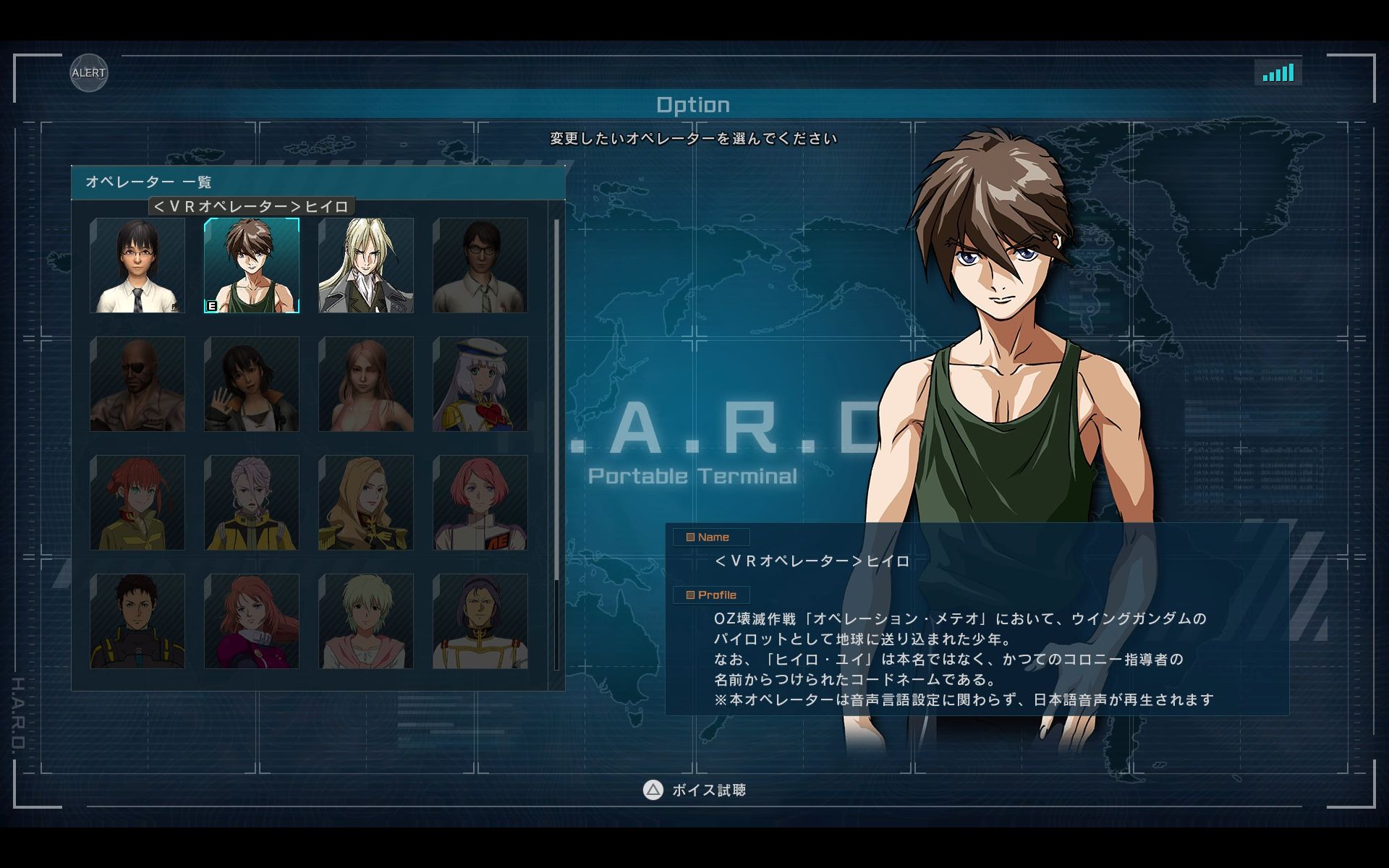The height and width of the screenshot is (868, 1389).
Task: Open the ALERT indicator
Action: (89, 73)
